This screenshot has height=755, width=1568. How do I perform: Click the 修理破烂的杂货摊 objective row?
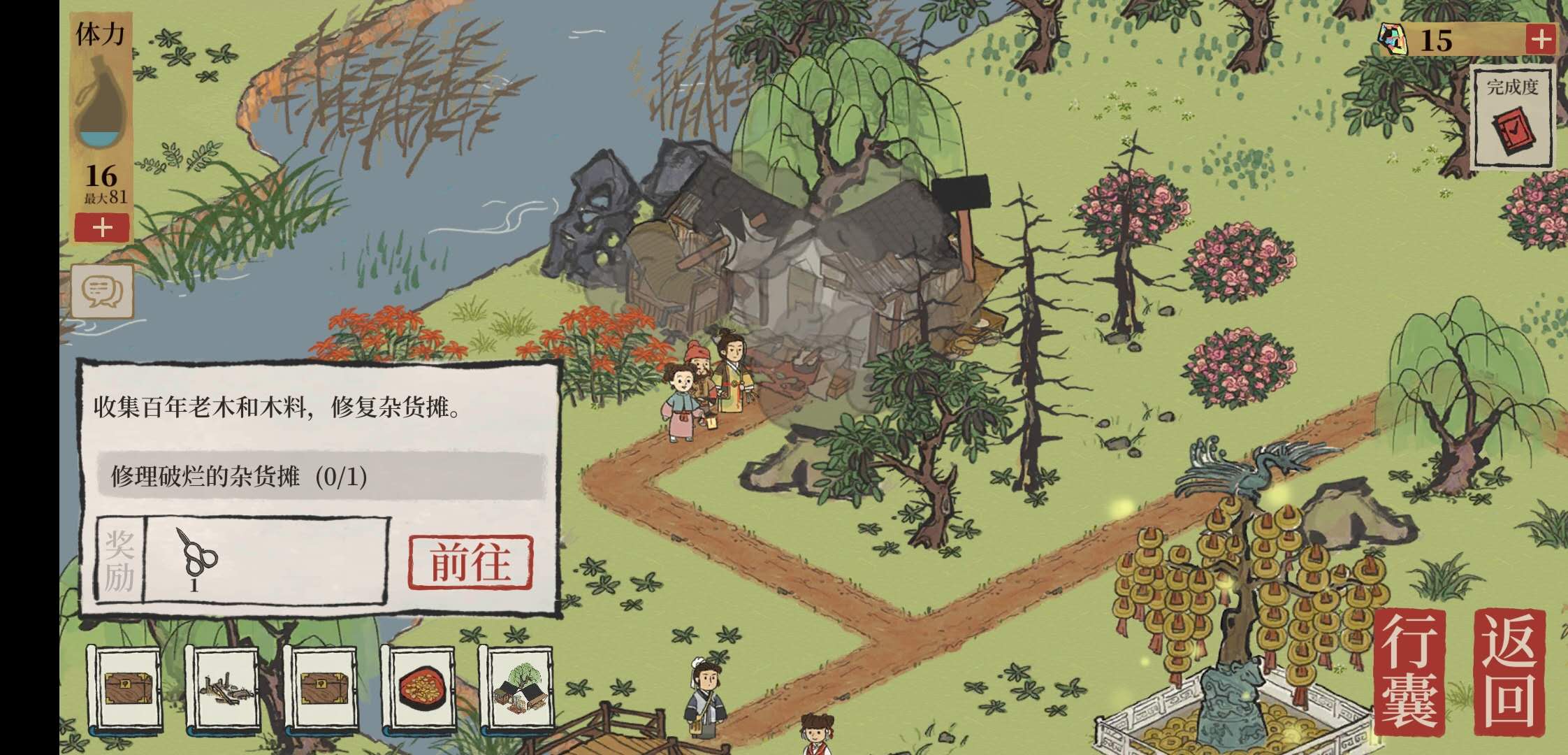(x=321, y=477)
